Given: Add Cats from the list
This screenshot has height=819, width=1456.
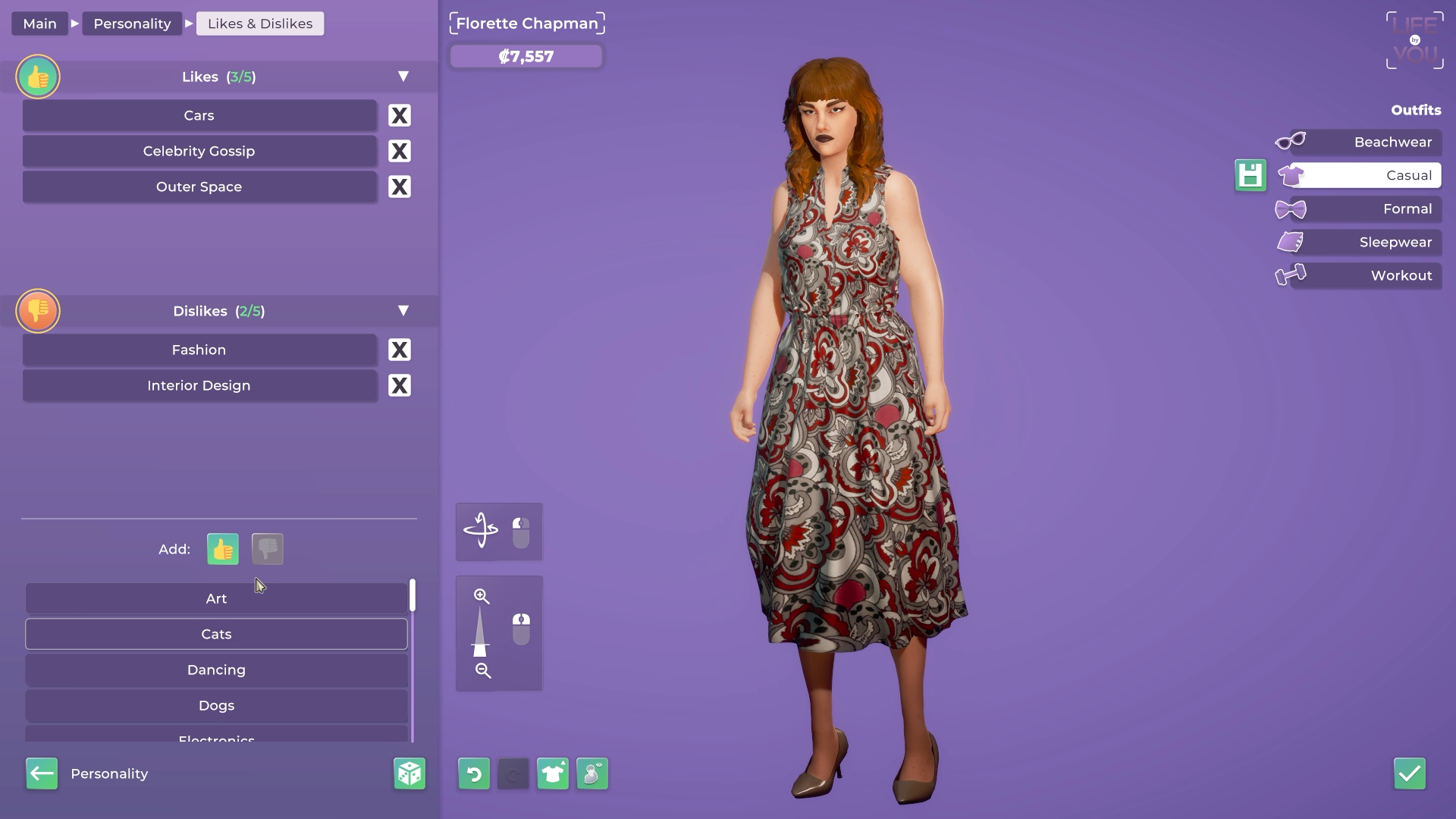Looking at the screenshot, I should (x=216, y=634).
